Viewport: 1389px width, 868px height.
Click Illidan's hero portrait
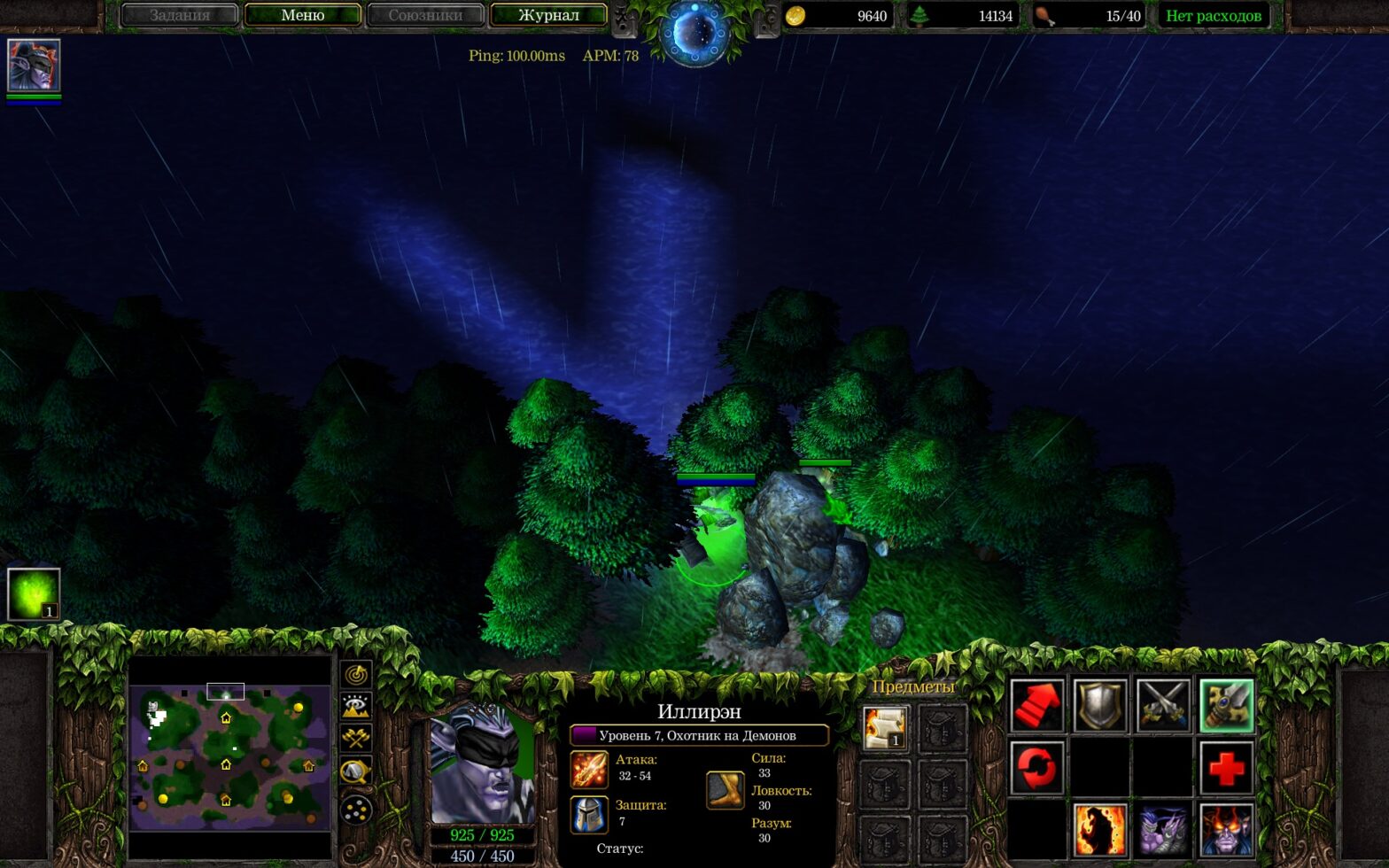pyautogui.click(x=483, y=765)
